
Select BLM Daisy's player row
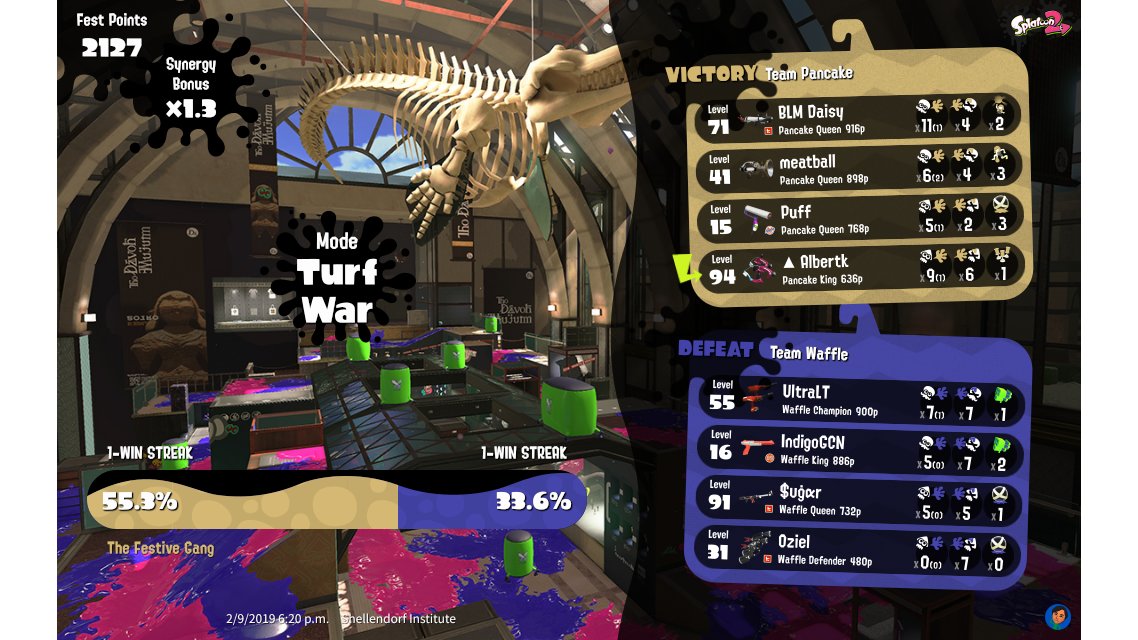pyautogui.click(x=860, y=118)
